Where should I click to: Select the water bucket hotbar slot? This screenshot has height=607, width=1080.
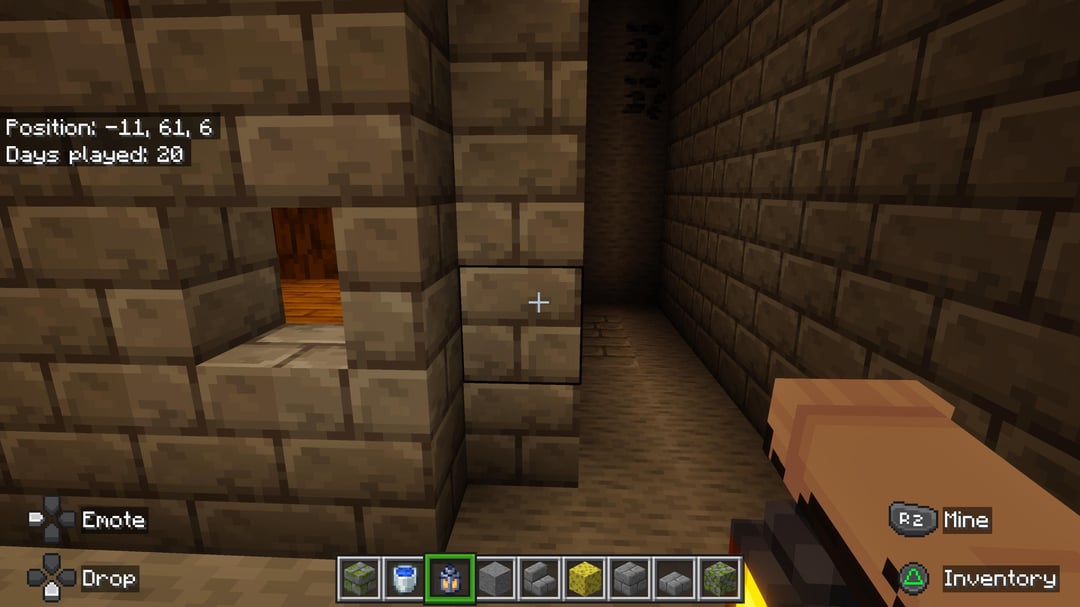pyautogui.click(x=404, y=579)
